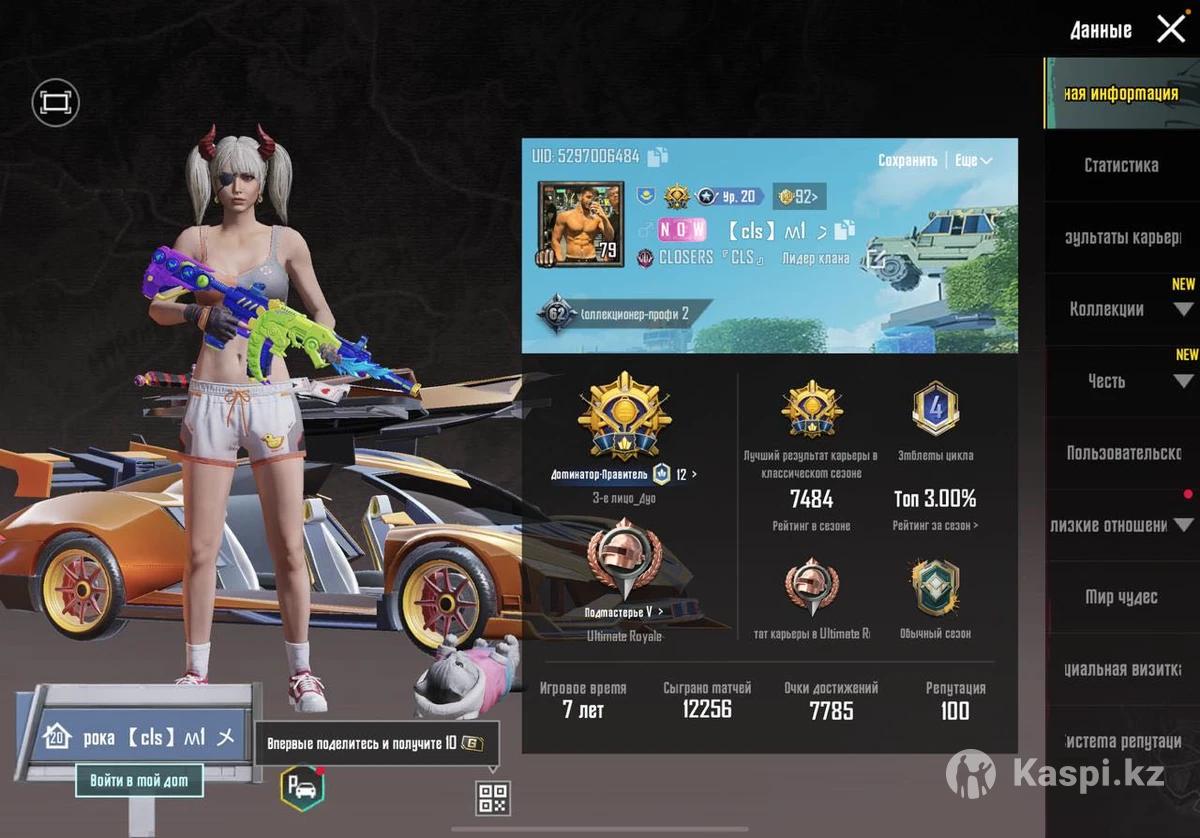Viewport: 1200px width, 838px height.
Task: Switch to the Мир чудес tab
Action: [x=1121, y=597]
